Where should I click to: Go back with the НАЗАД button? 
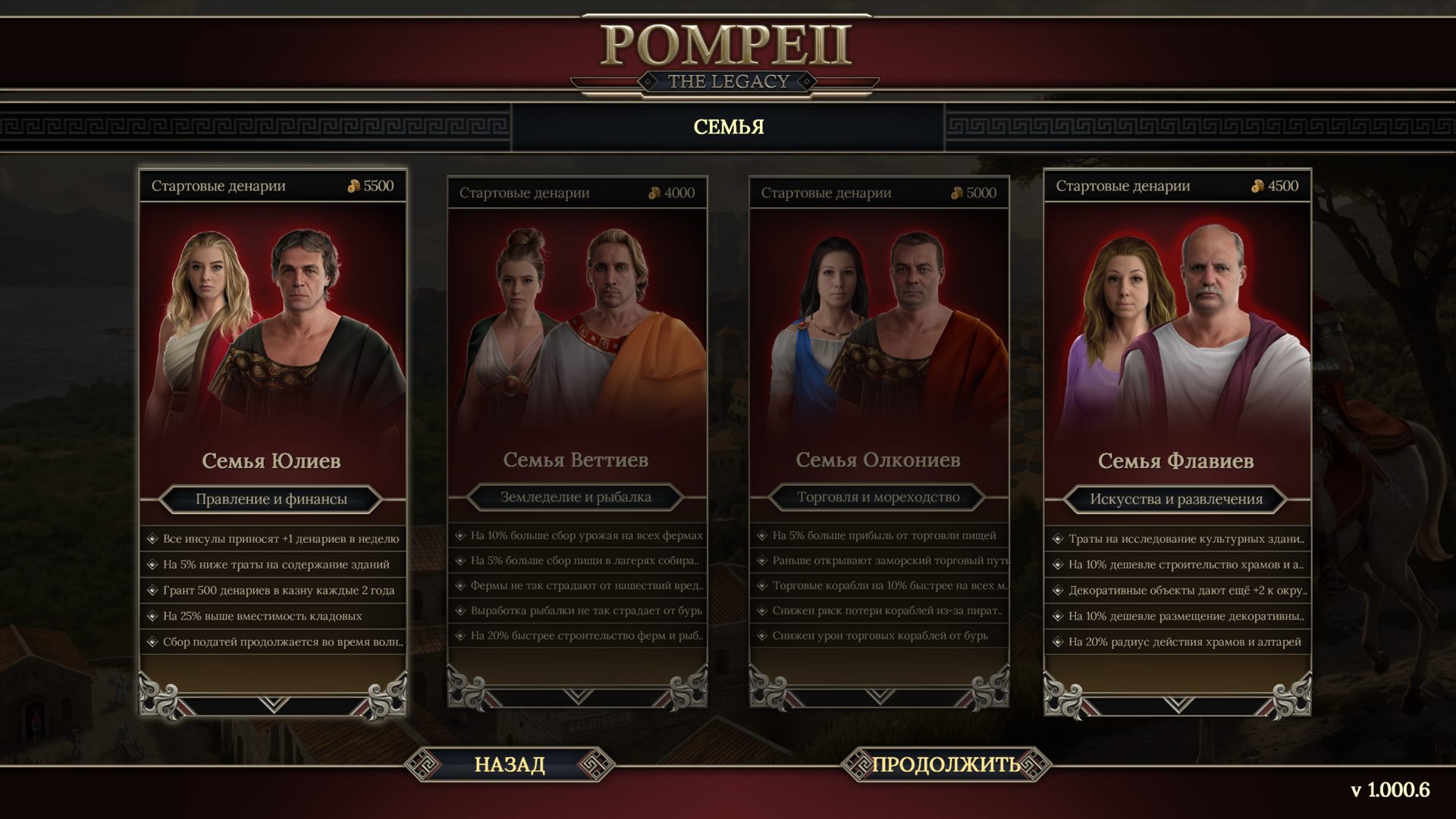(x=510, y=764)
